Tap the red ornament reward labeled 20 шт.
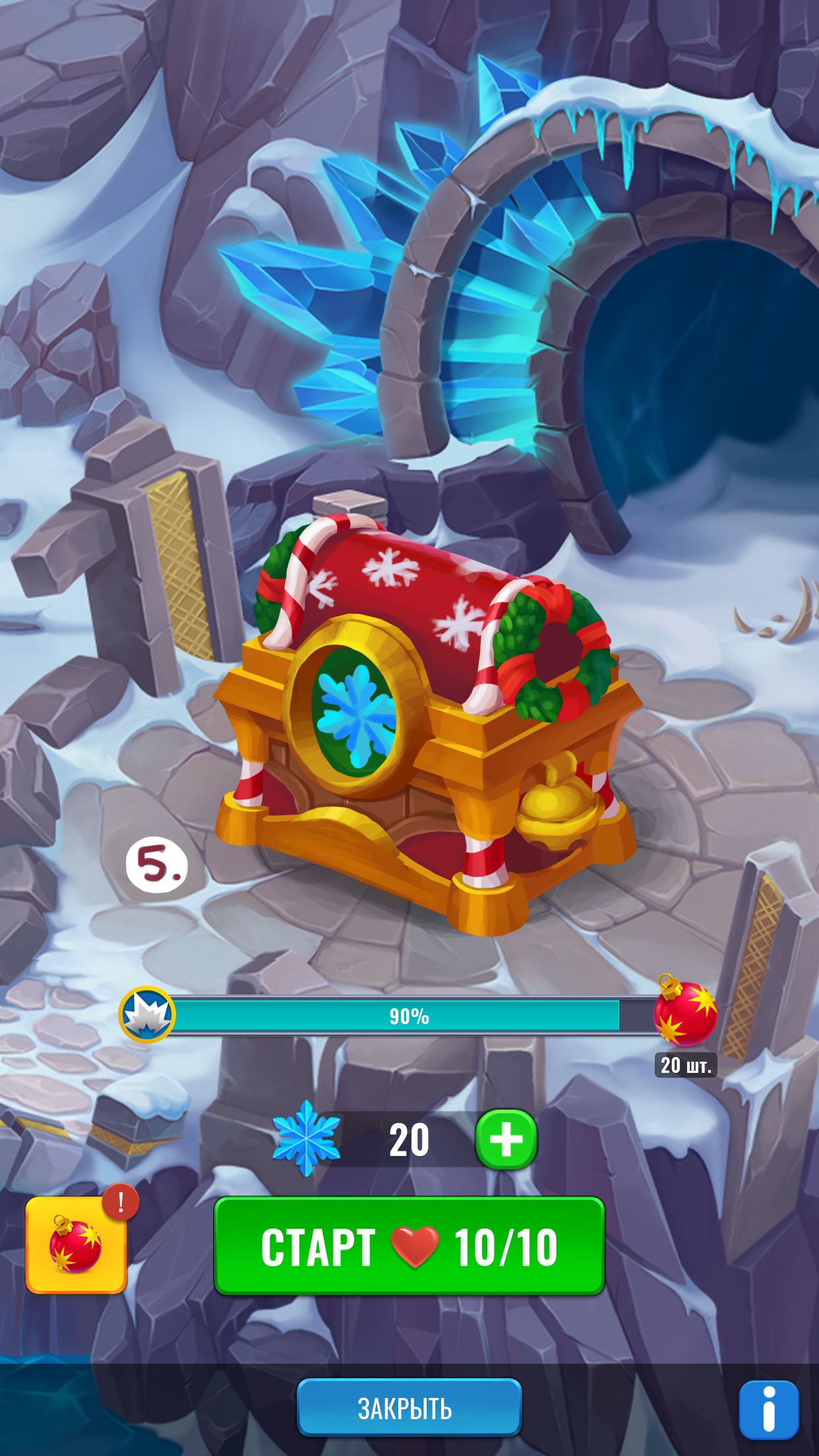Image resolution: width=819 pixels, height=1456 pixels. tap(684, 1012)
